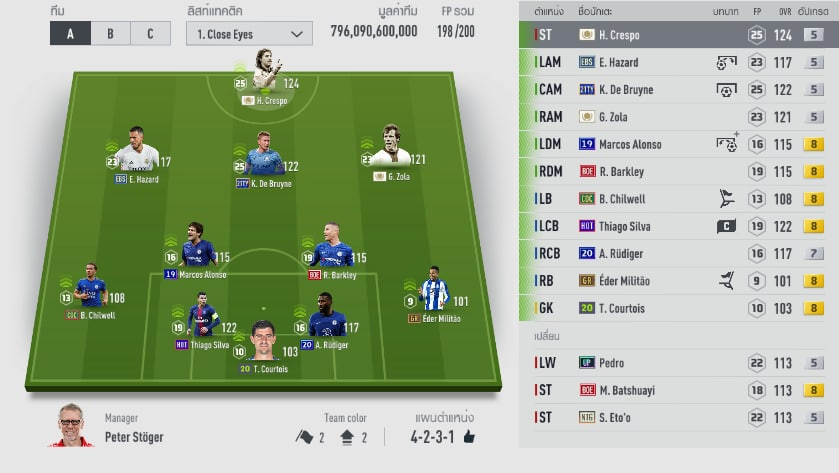Choose substitute S. Eto'o row

tap(680, 417)
